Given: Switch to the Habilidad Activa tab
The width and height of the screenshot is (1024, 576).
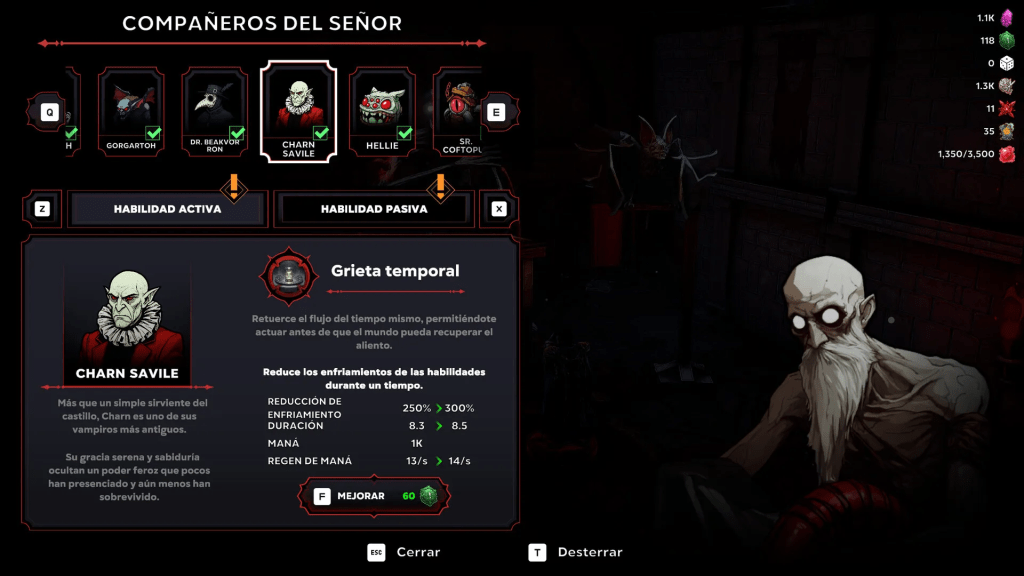Looking at the screenshot, I should tap(167, 209).
